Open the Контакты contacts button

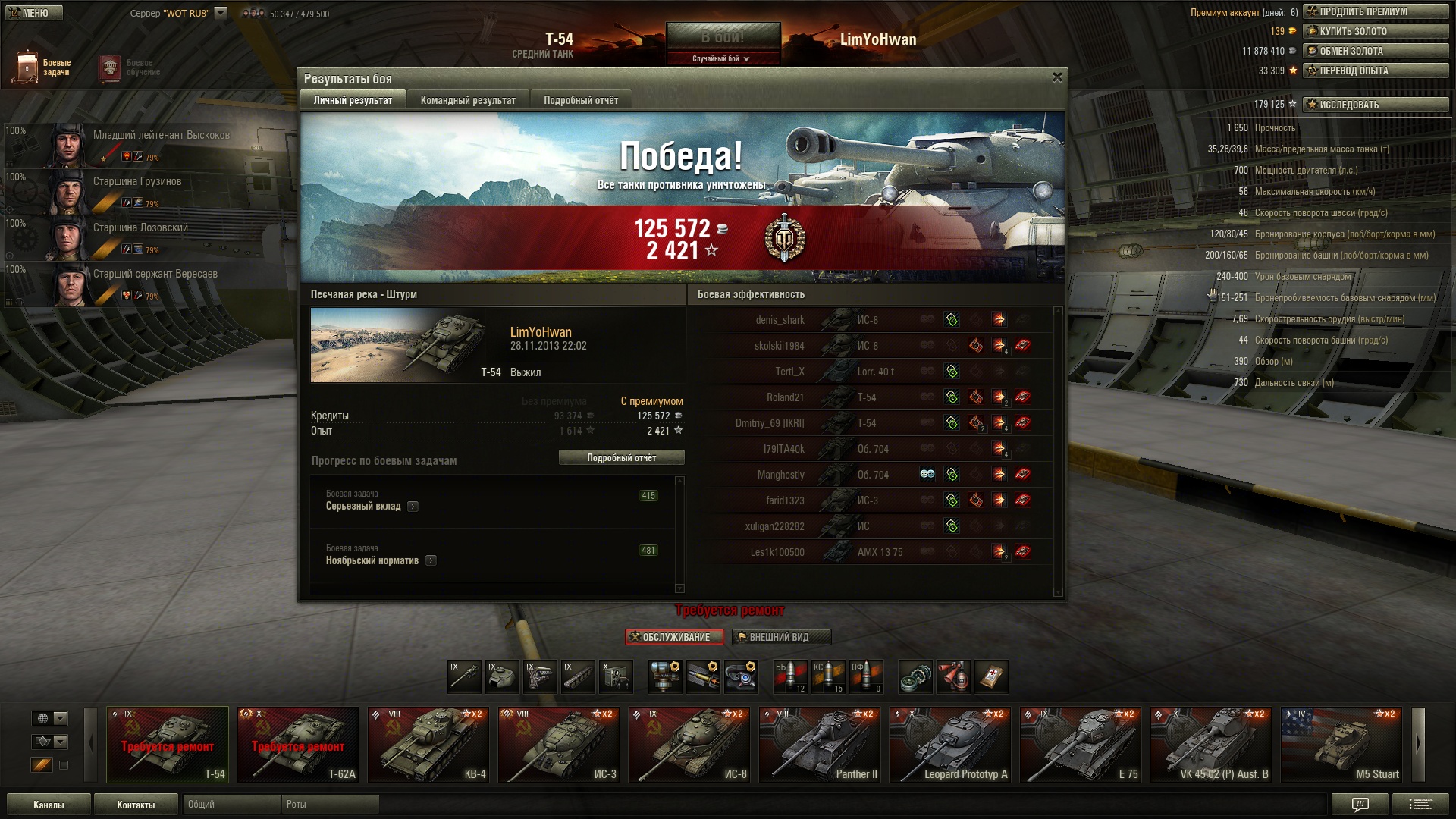[136, 805]
